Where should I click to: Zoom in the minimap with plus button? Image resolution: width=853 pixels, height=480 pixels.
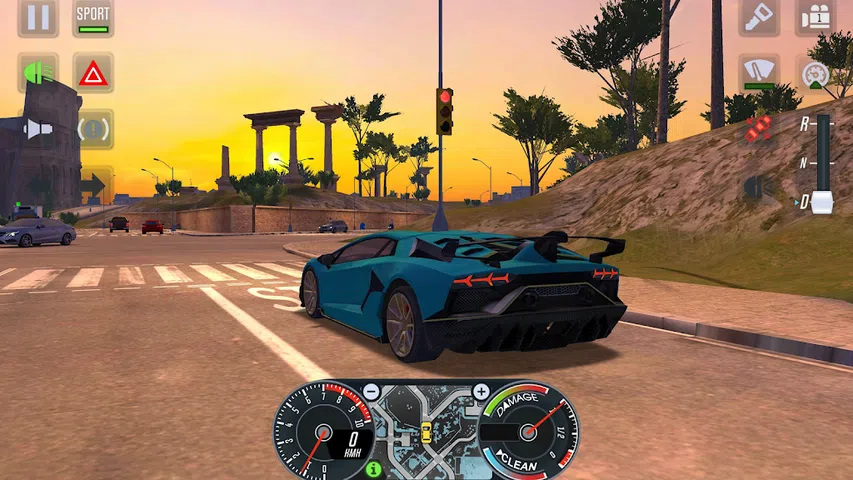coord(481,392)
